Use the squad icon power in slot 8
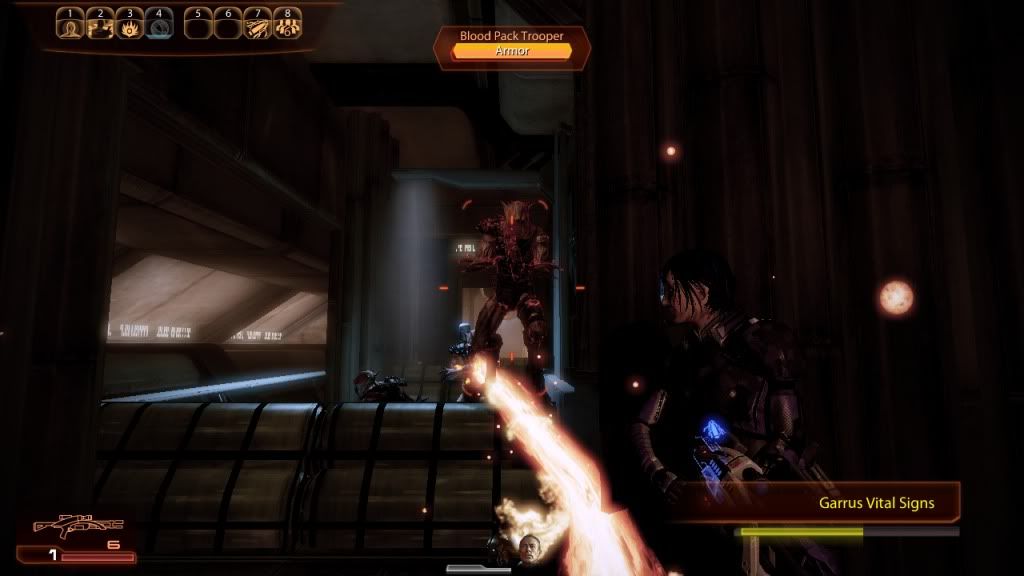The height and width of the screenshot is (576, 1024). point(288,25)
